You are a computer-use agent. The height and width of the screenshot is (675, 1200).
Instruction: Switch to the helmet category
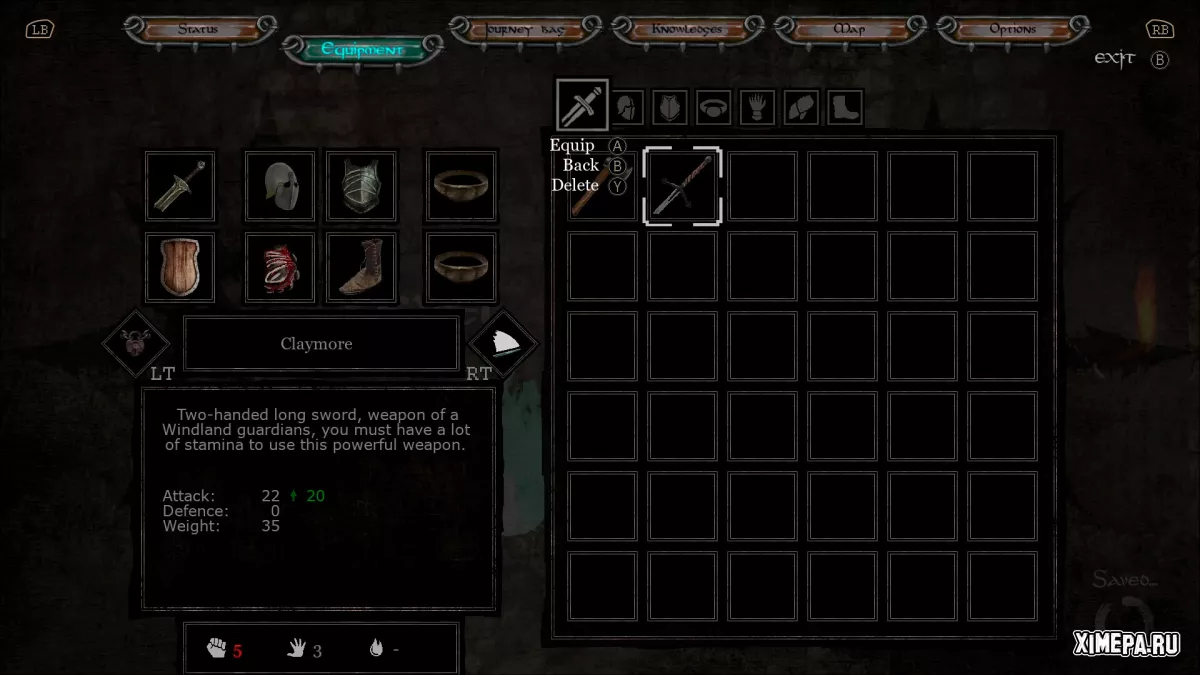[x=628, y=107]
